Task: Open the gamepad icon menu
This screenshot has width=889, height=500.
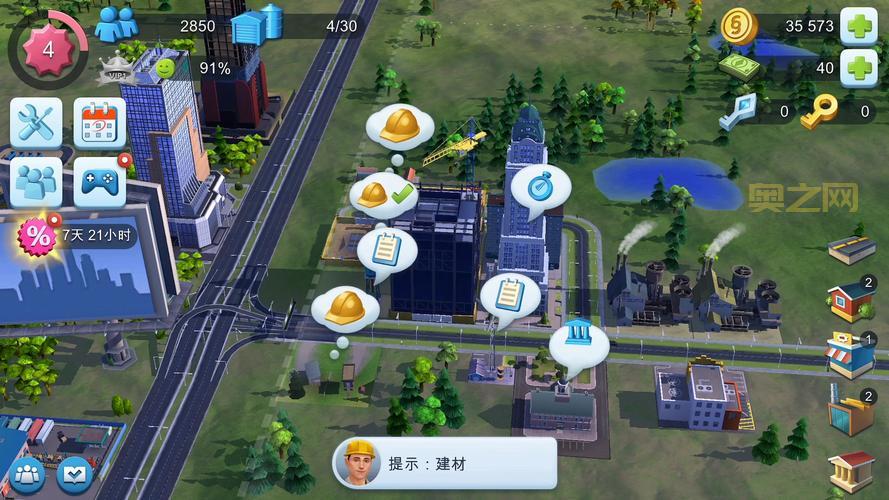Action: click(100, 182)
